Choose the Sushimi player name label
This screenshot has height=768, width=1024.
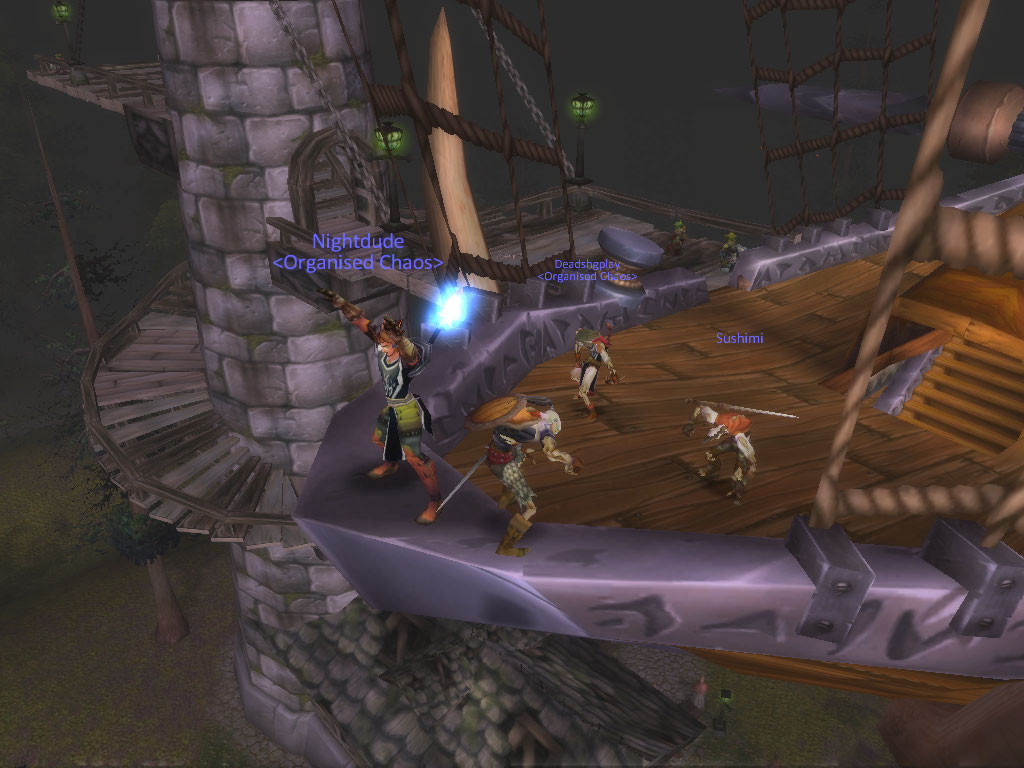(x=739, y=339)
